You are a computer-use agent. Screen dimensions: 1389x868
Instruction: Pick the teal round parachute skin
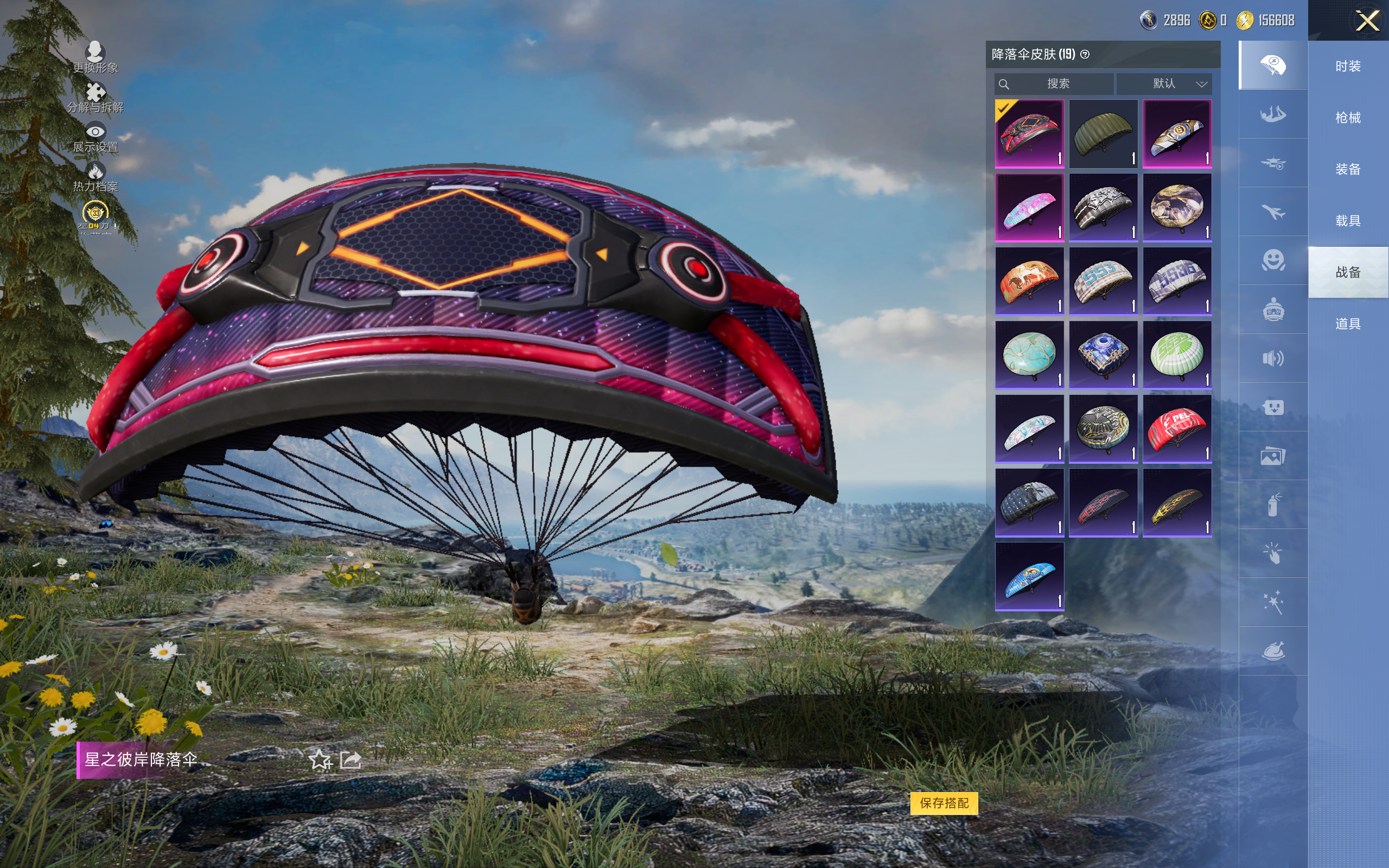[1029, 355]
